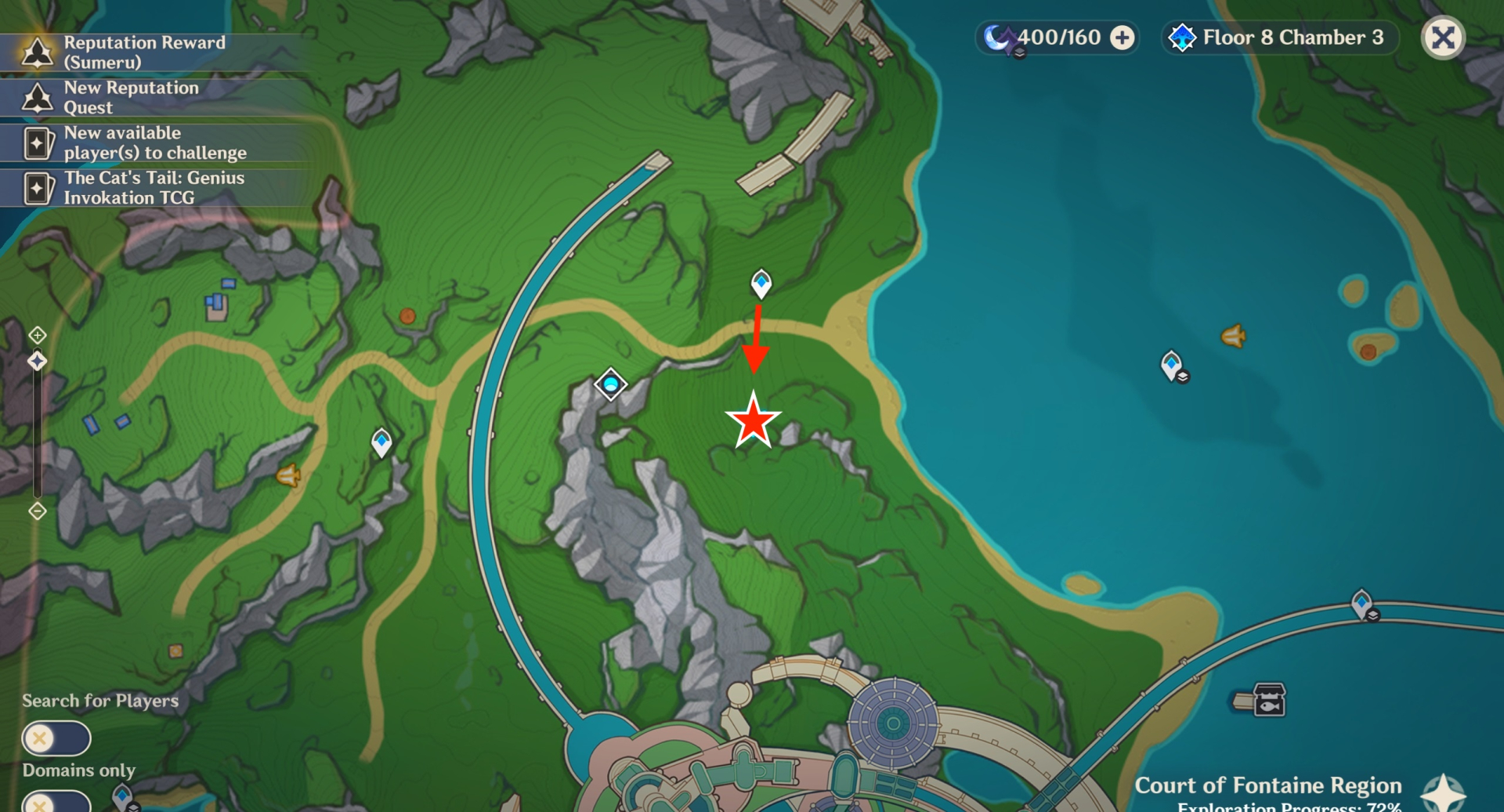The height and width of the screenshot is (812, 1504).
Task: Select the teleport waypoint in the sea
Action: 1172,365
